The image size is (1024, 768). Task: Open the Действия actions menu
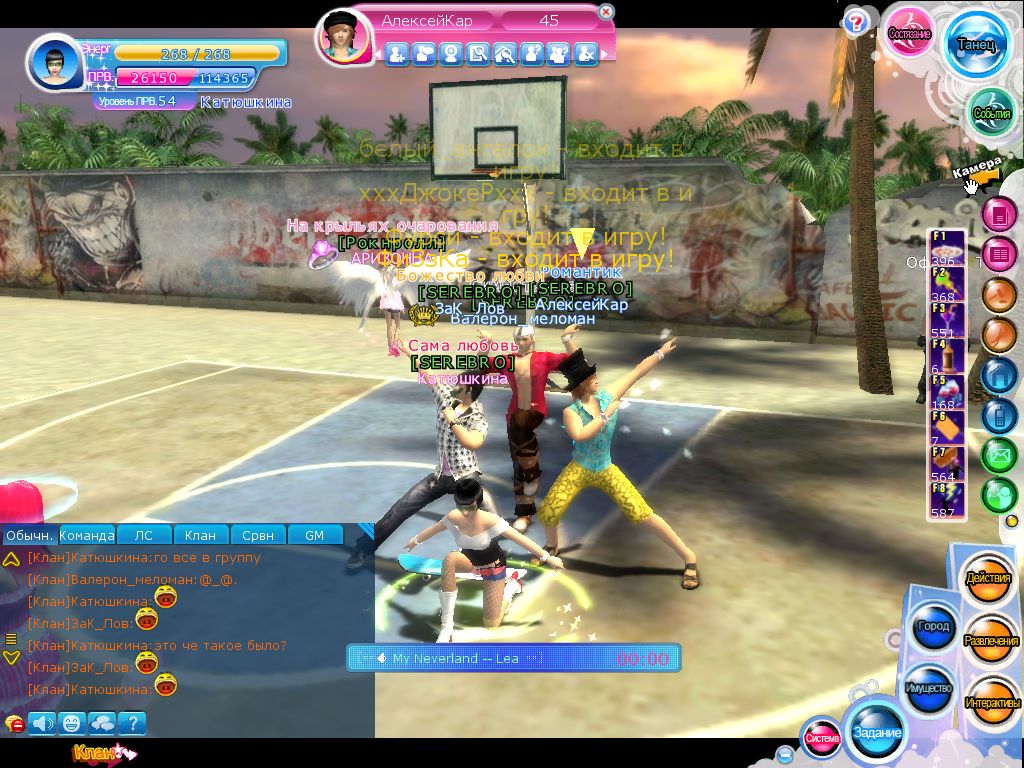[989, 579]
